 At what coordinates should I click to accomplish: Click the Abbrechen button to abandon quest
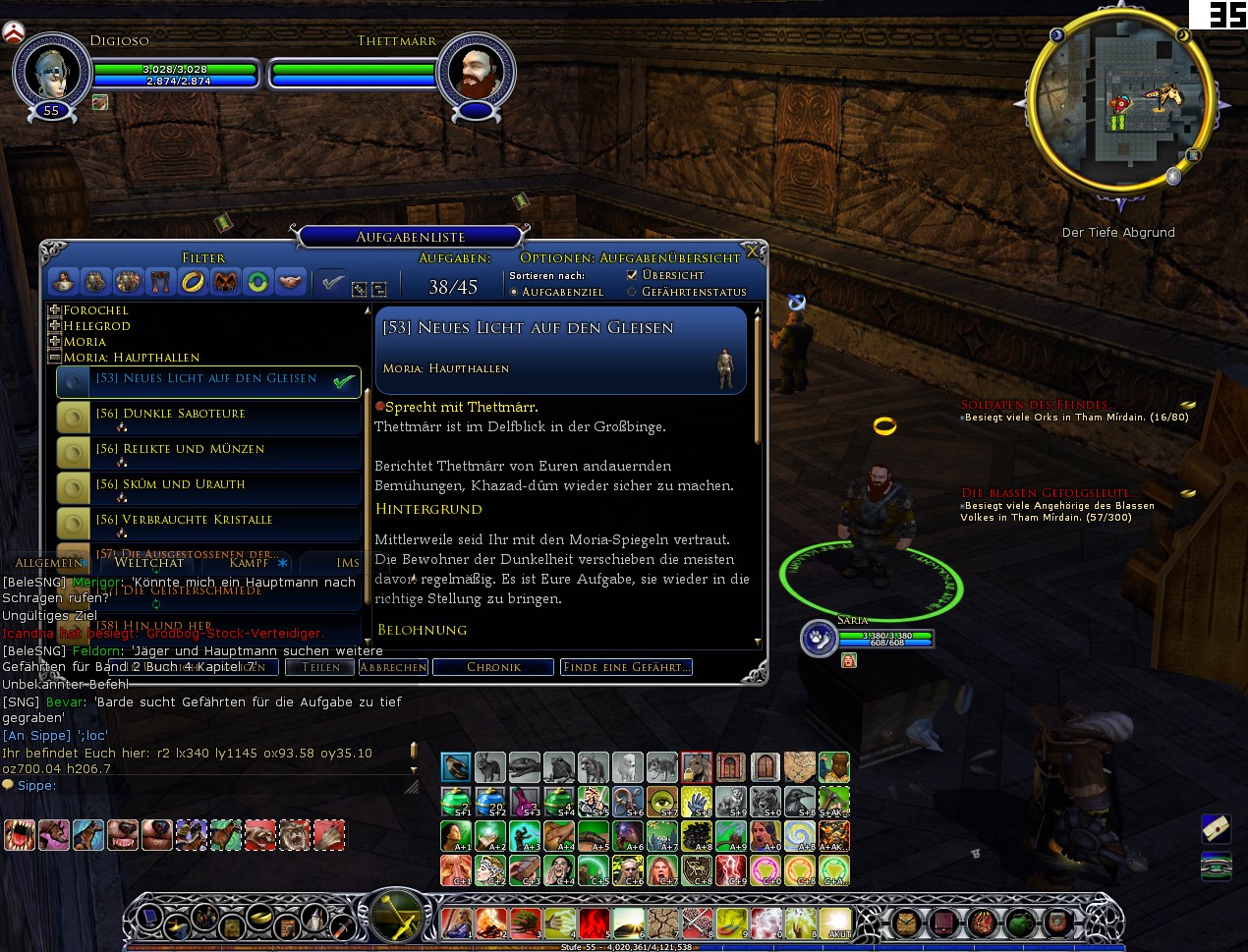(393, 667)
